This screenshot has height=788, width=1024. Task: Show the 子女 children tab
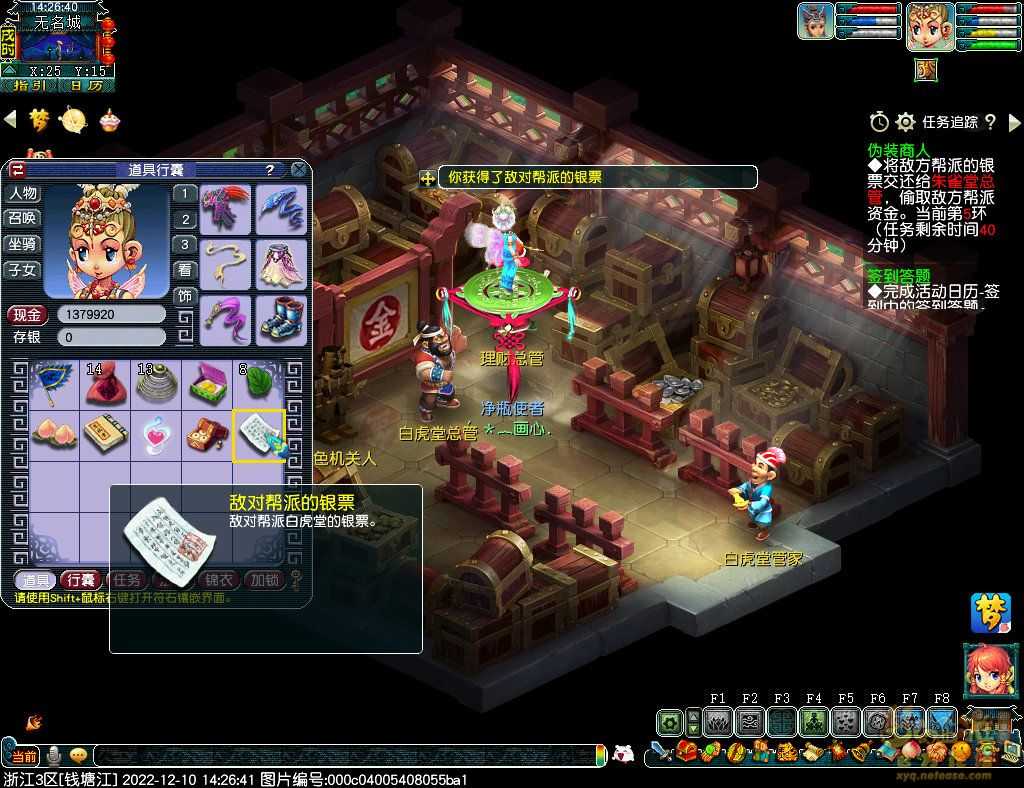(x=23, y=270)
